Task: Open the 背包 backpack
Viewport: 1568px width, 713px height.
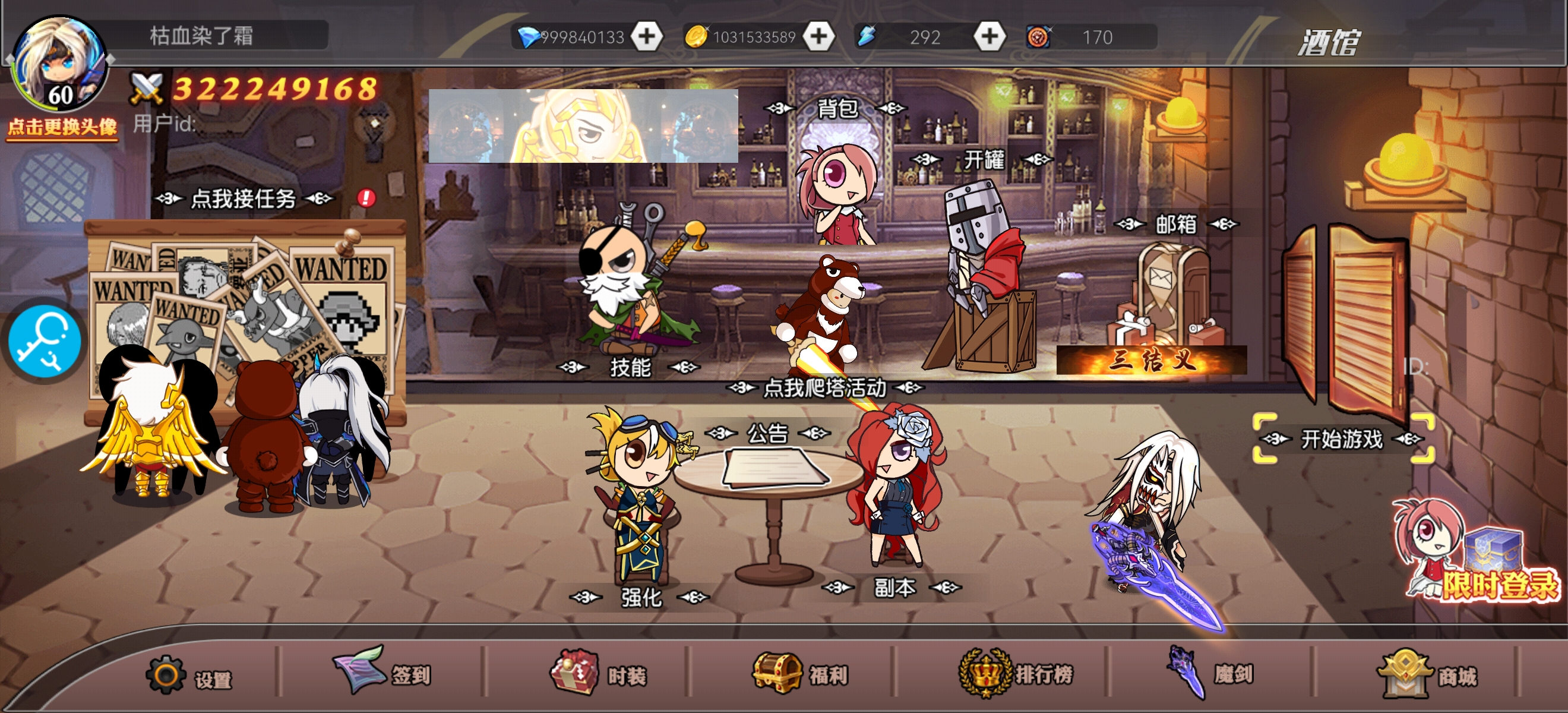Action: [837, 108]
